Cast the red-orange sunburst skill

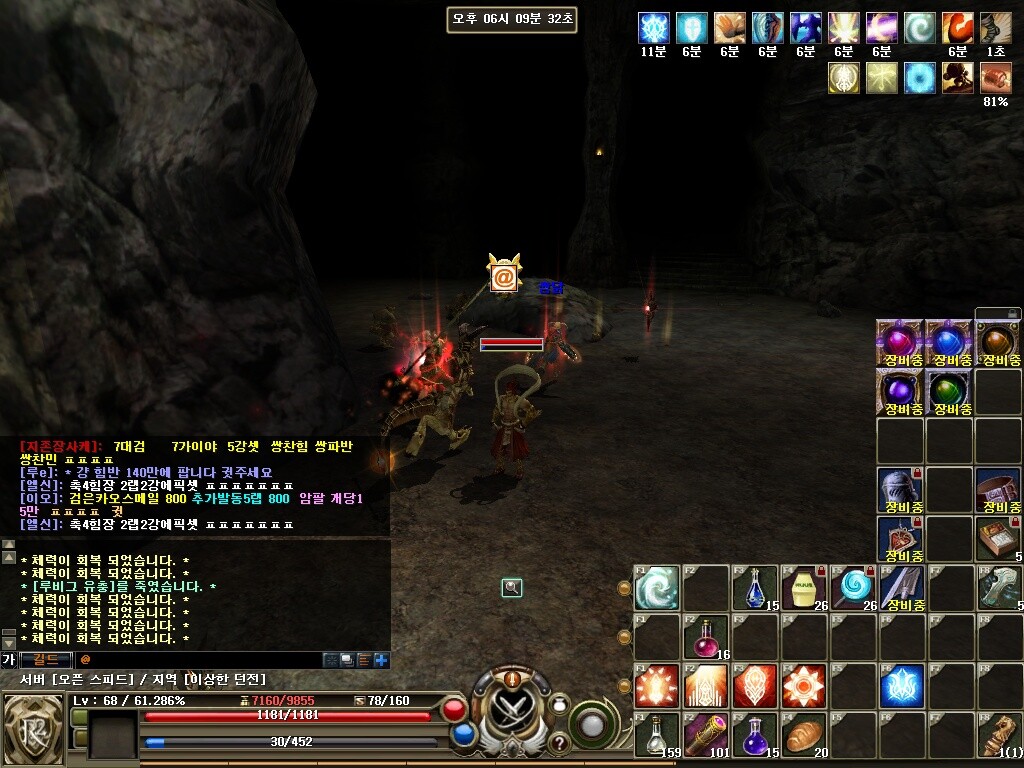[803, 685]
